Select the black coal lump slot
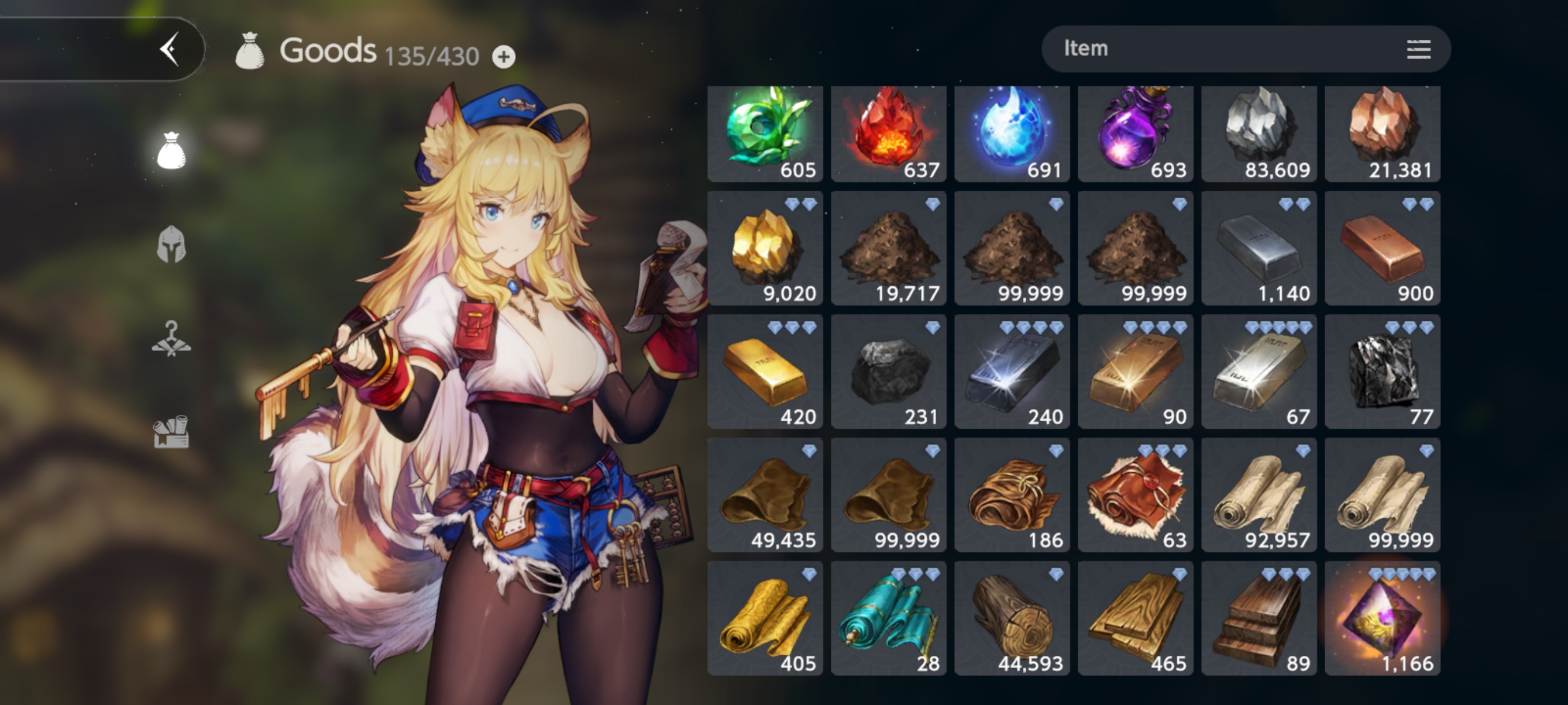 pos(889,372)
